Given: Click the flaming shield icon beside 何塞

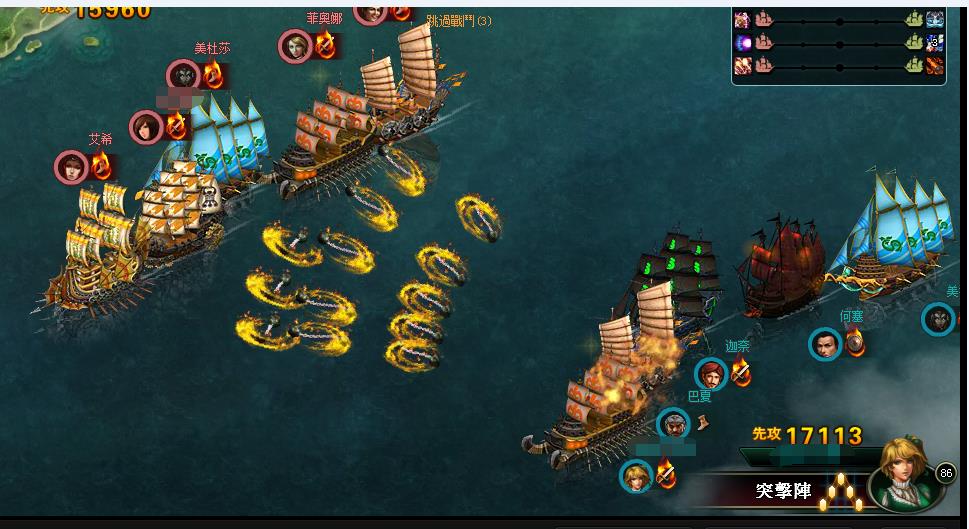Looking at the screenshot, I should tap(854, 343).
